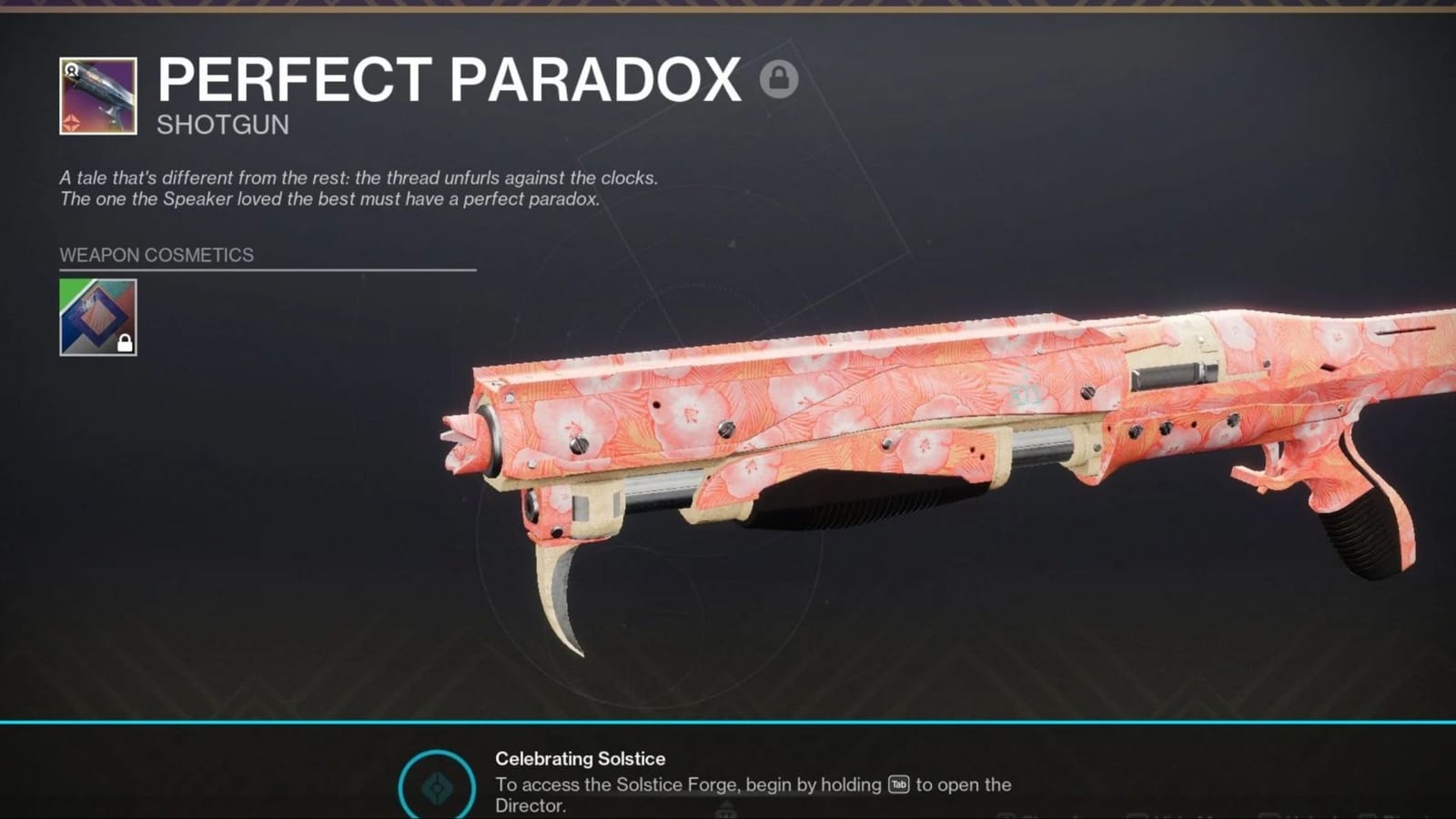Viewport: 1456px width, 819px height.
Task: Click the Celebrating Solstice heading
Action: tap(580, 758)
